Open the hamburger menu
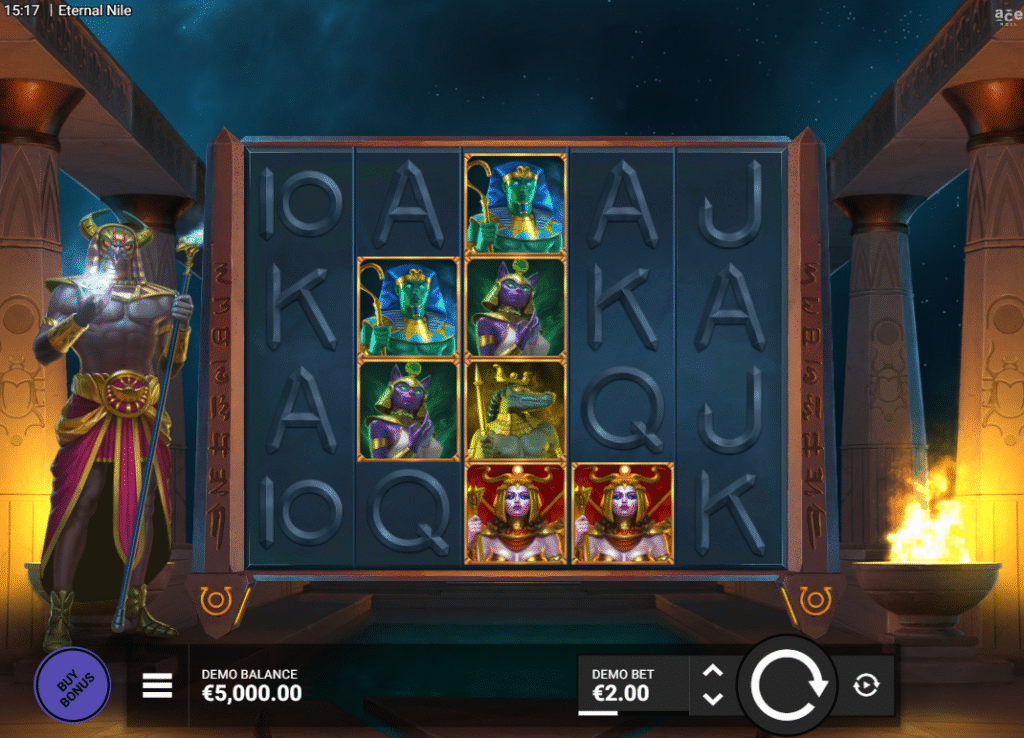The image size is (1024, 738). click(157, 685)
